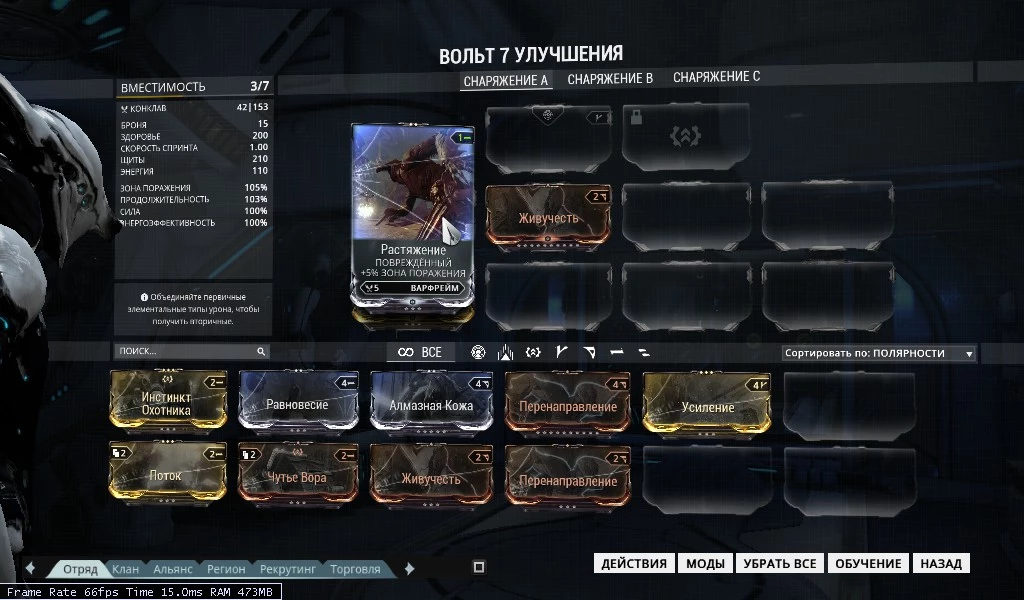The height and width of the screenshot is (600, 1024).
Task: Choose the ВСЕ polarity filter
Action: (420, 352)
